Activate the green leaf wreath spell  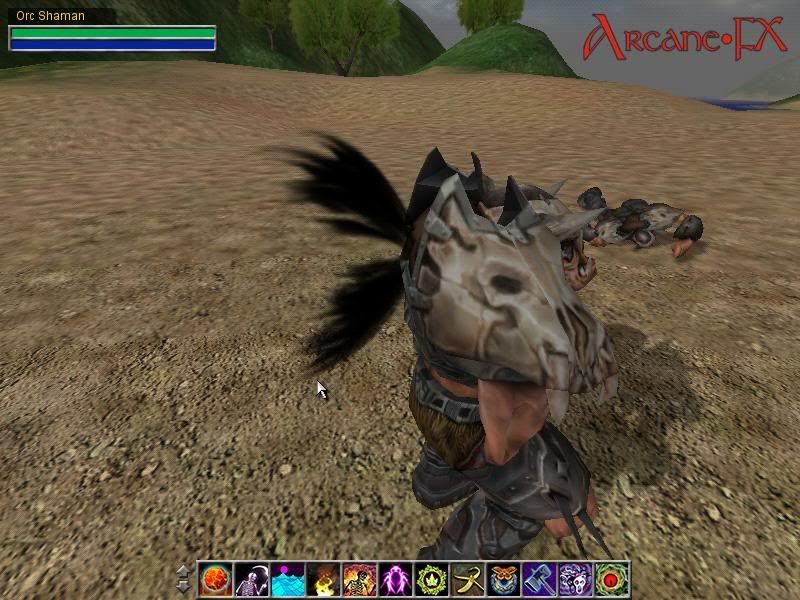point(431,579)
